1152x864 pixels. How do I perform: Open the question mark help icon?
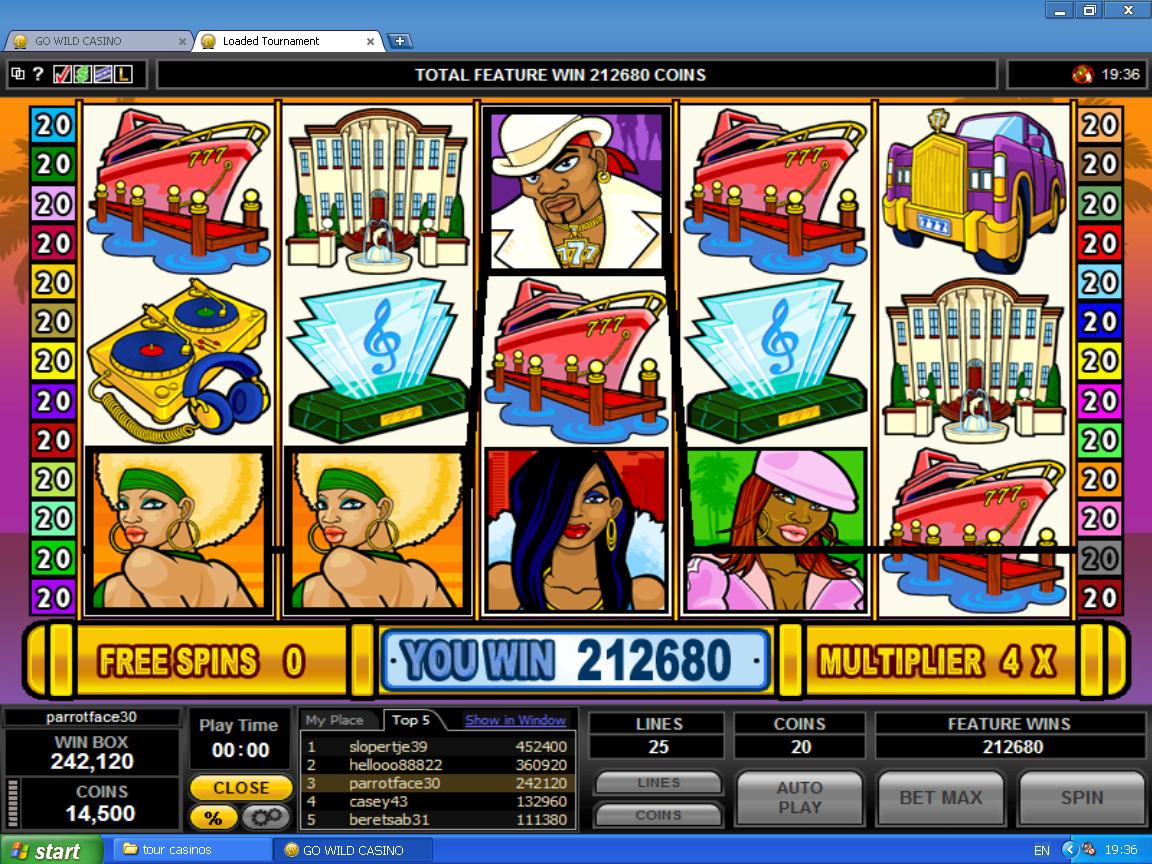pyautogui.click(x=38, y=74)
